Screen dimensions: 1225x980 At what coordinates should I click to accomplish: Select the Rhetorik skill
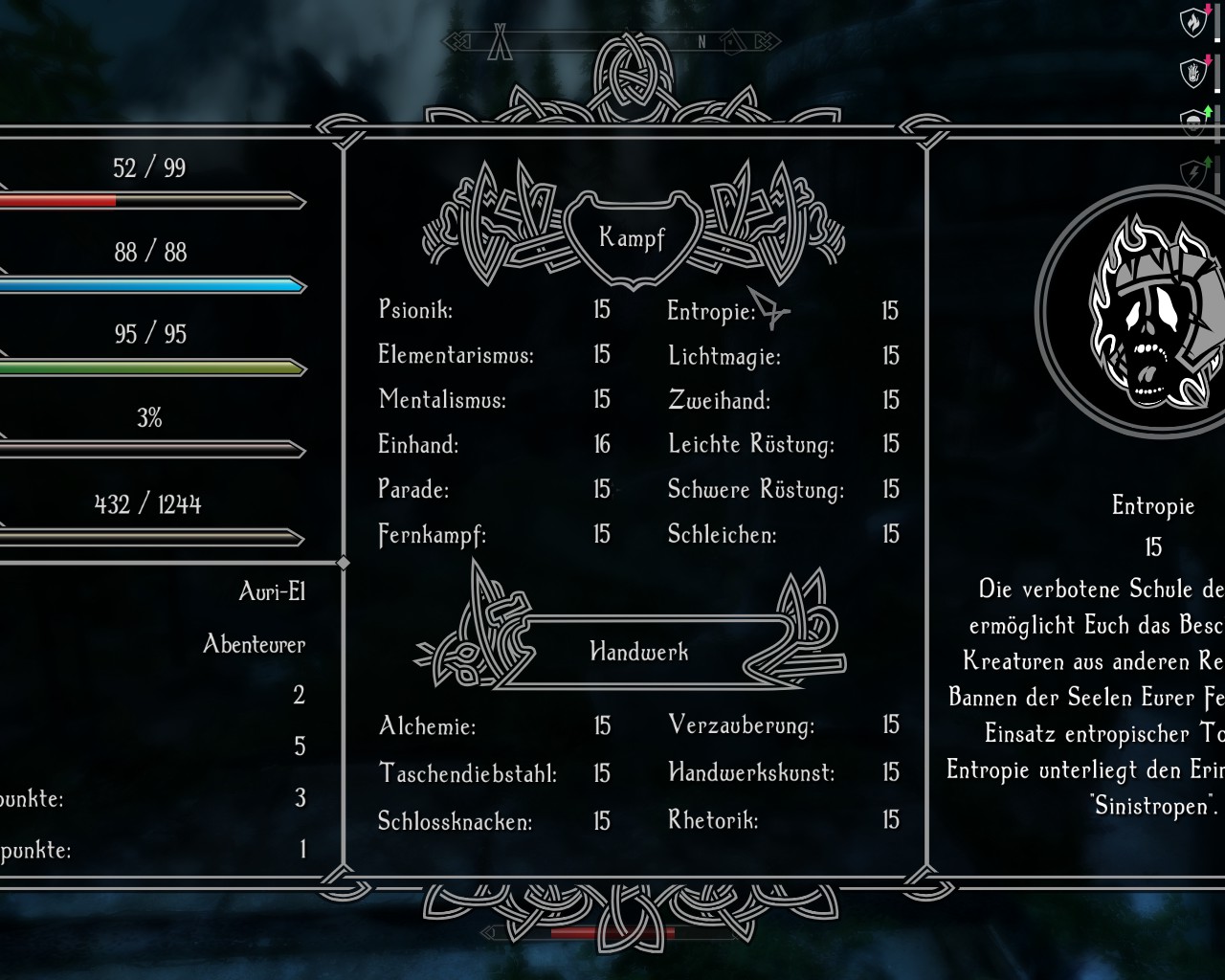[713, 820]
